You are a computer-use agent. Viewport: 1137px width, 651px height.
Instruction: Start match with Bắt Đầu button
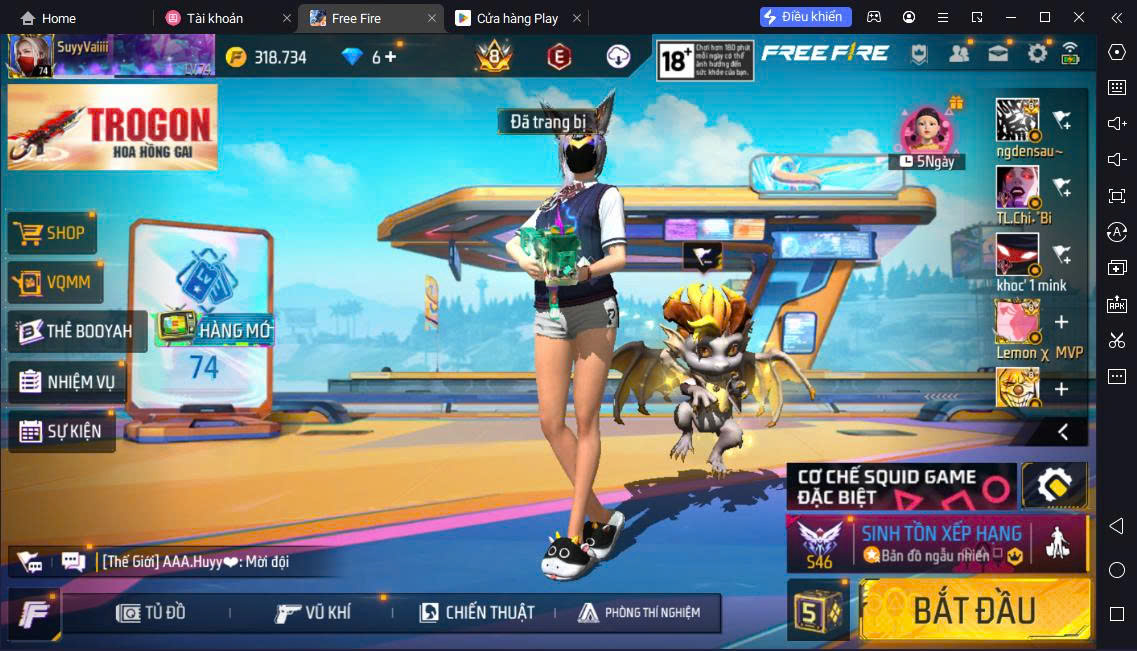click(x=974, y=610)
